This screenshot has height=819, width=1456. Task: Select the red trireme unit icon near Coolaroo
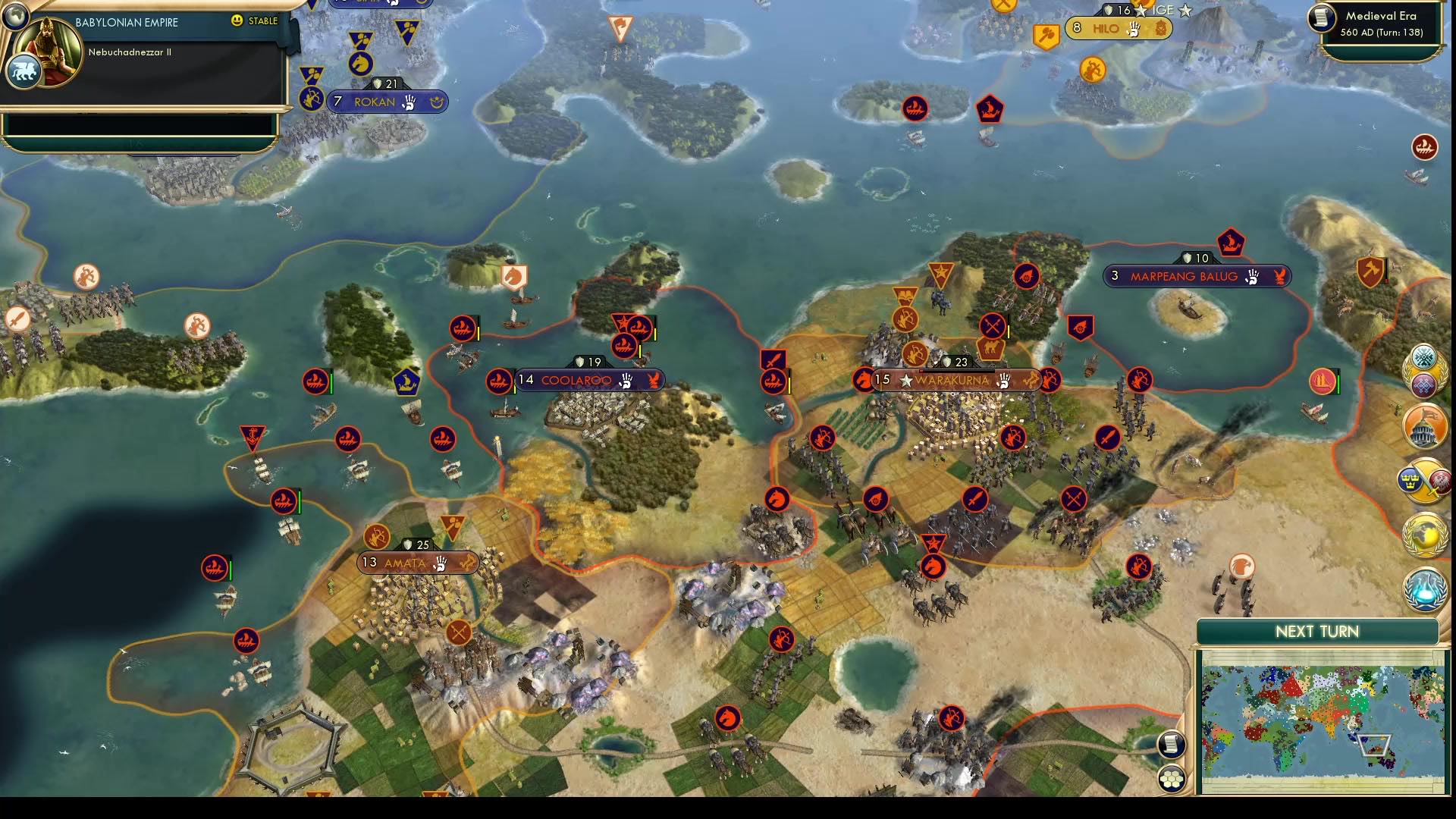(500, 381)
